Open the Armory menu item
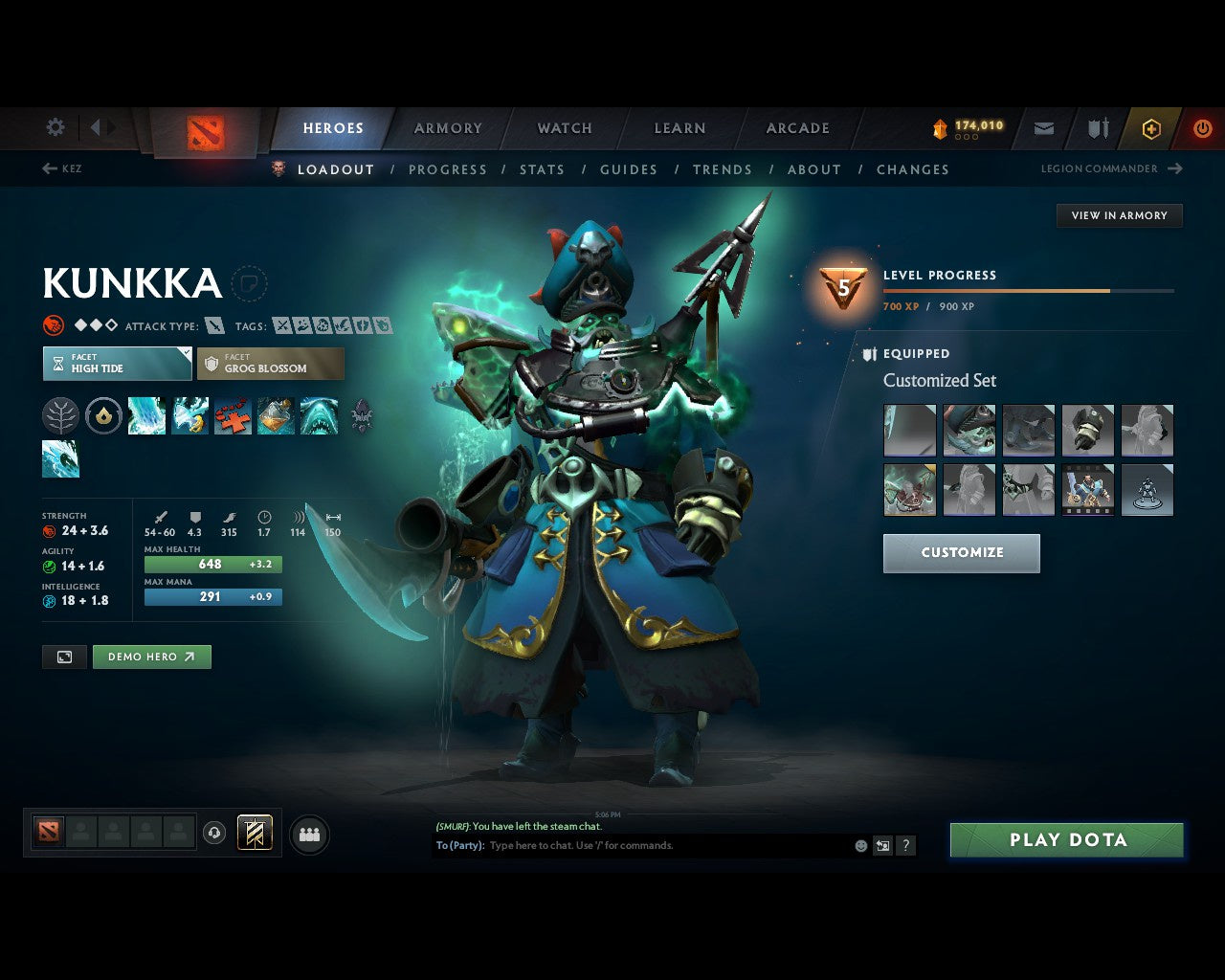The width and height of the screenshot is (1225, 980). click(x=447, y=127)
